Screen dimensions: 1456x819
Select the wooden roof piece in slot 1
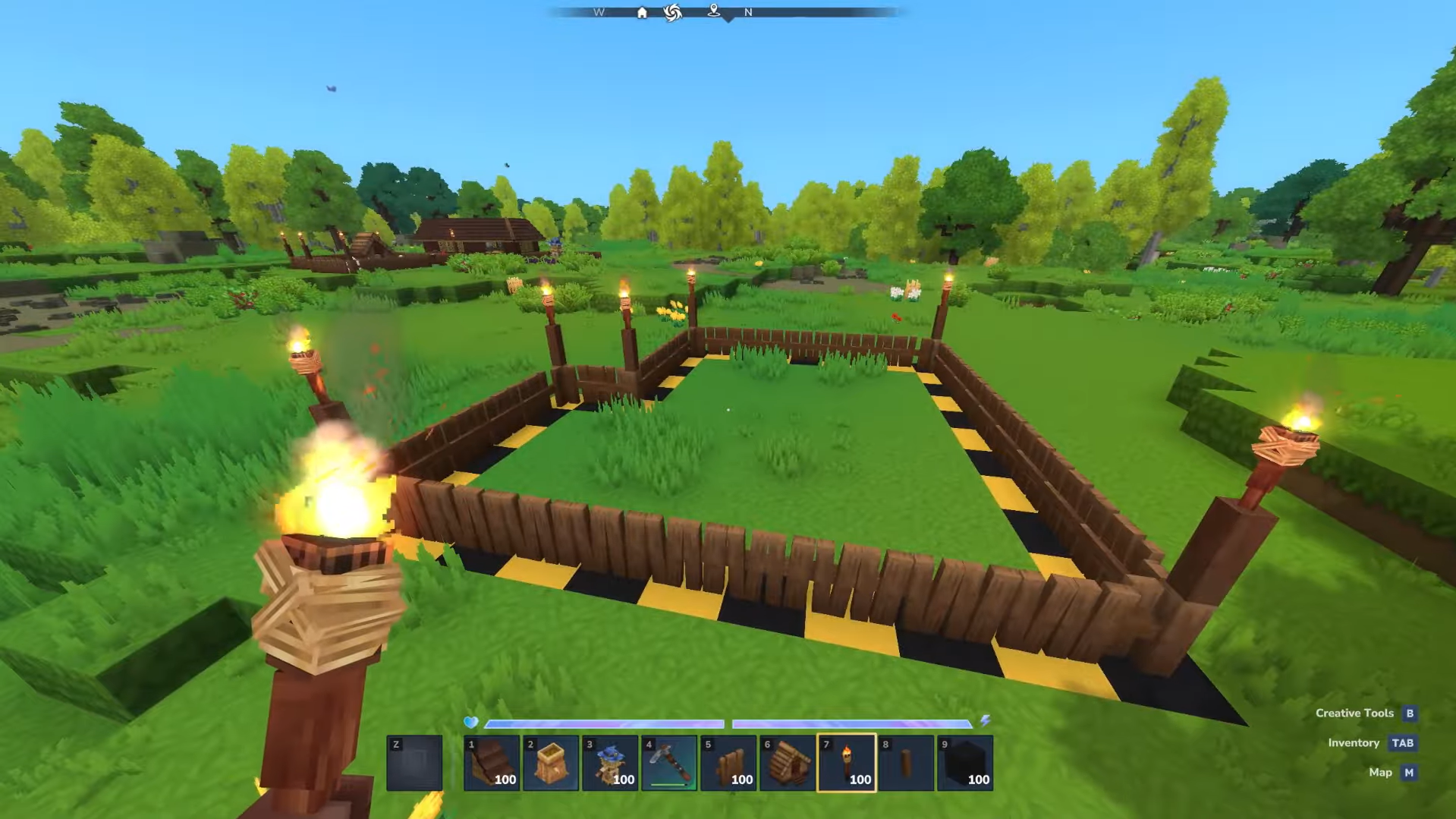pyautogui.click(x=492, y=761)
